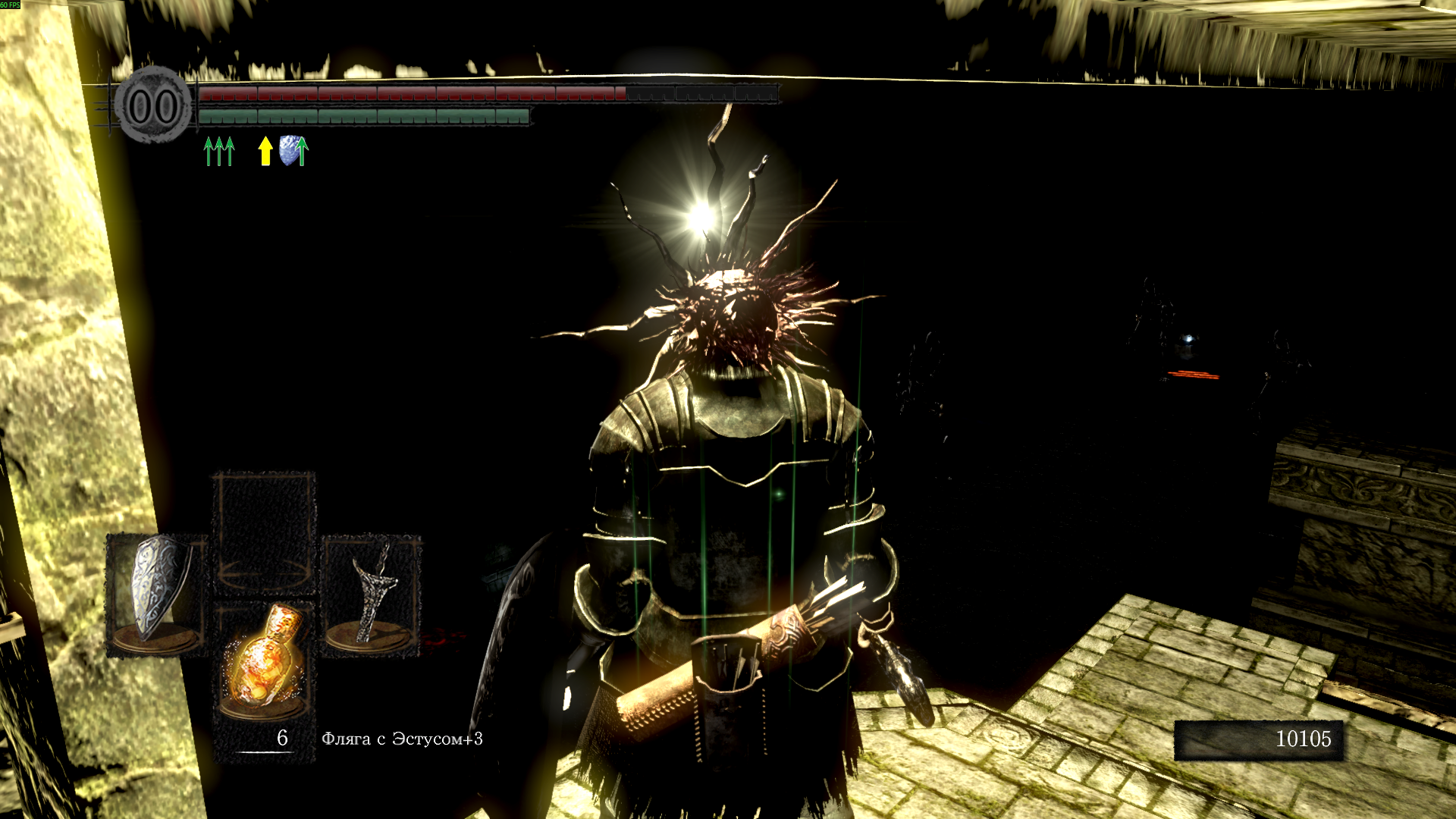Select the Estus Flask item slot
Image resolution: width=1456 pixels, height=819 pixels.
click(263, 666)
